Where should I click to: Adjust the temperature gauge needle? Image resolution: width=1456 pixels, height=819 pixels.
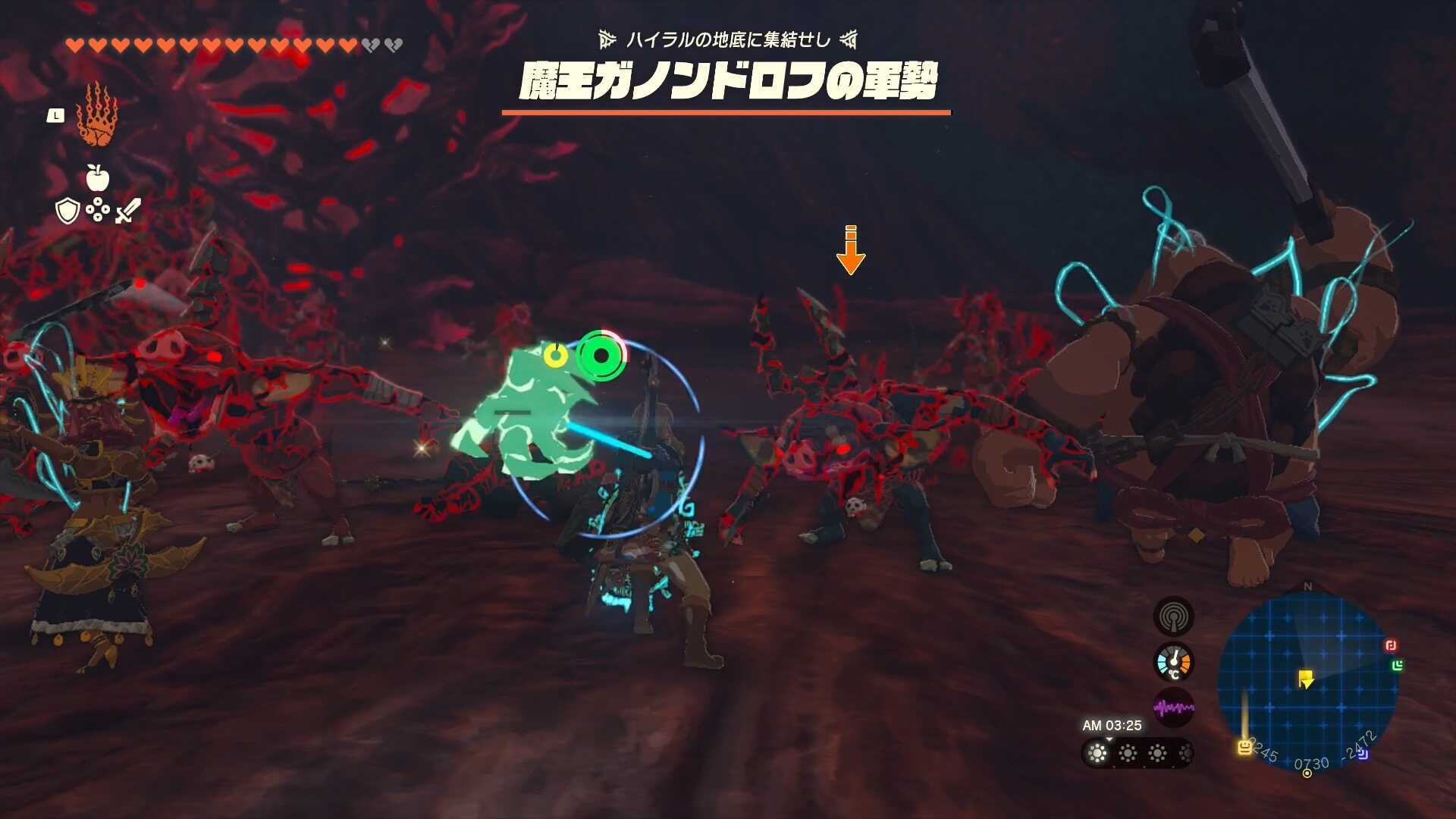1174,660
